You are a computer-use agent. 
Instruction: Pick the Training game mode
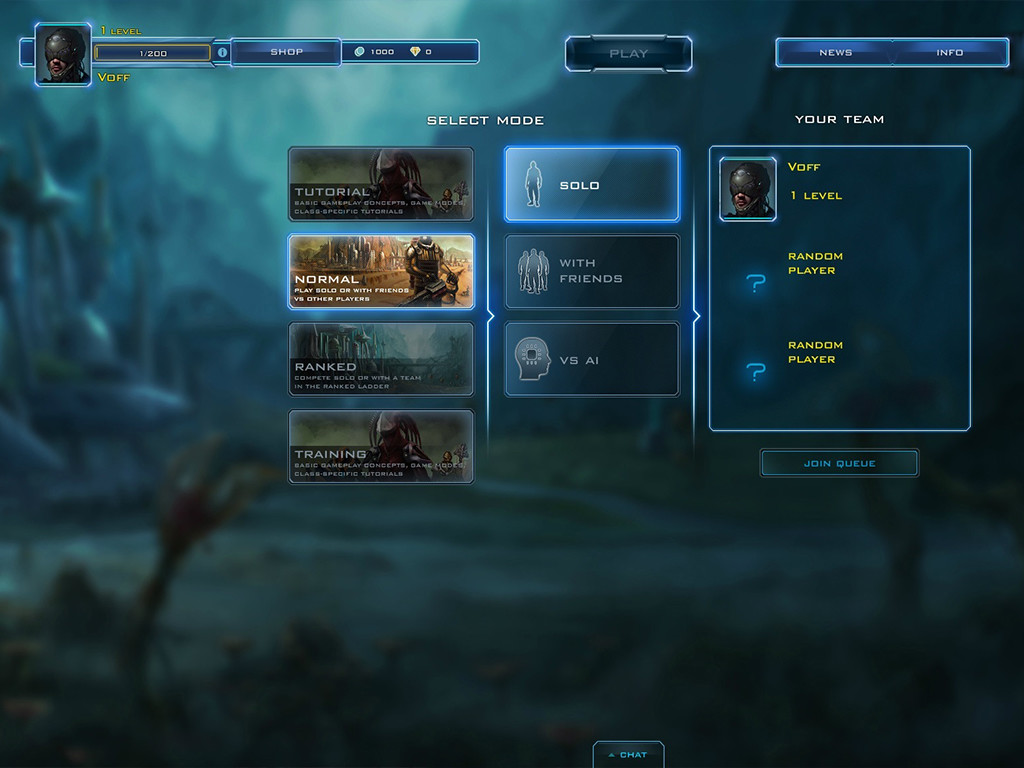point(381,446)
